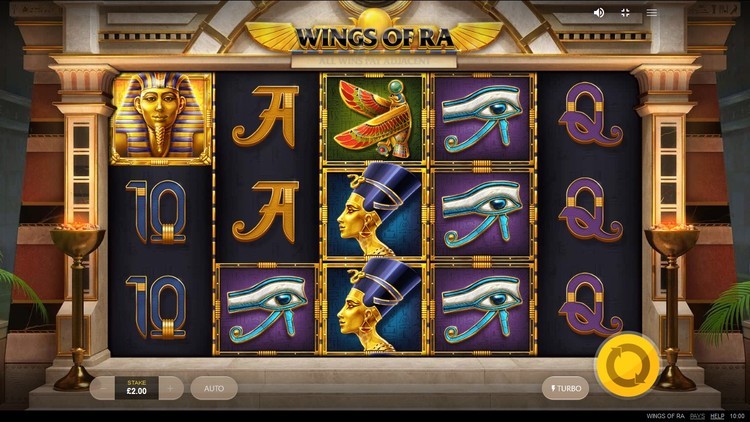
Task: Exit fullscreen mode
Action: click(626, 13)
